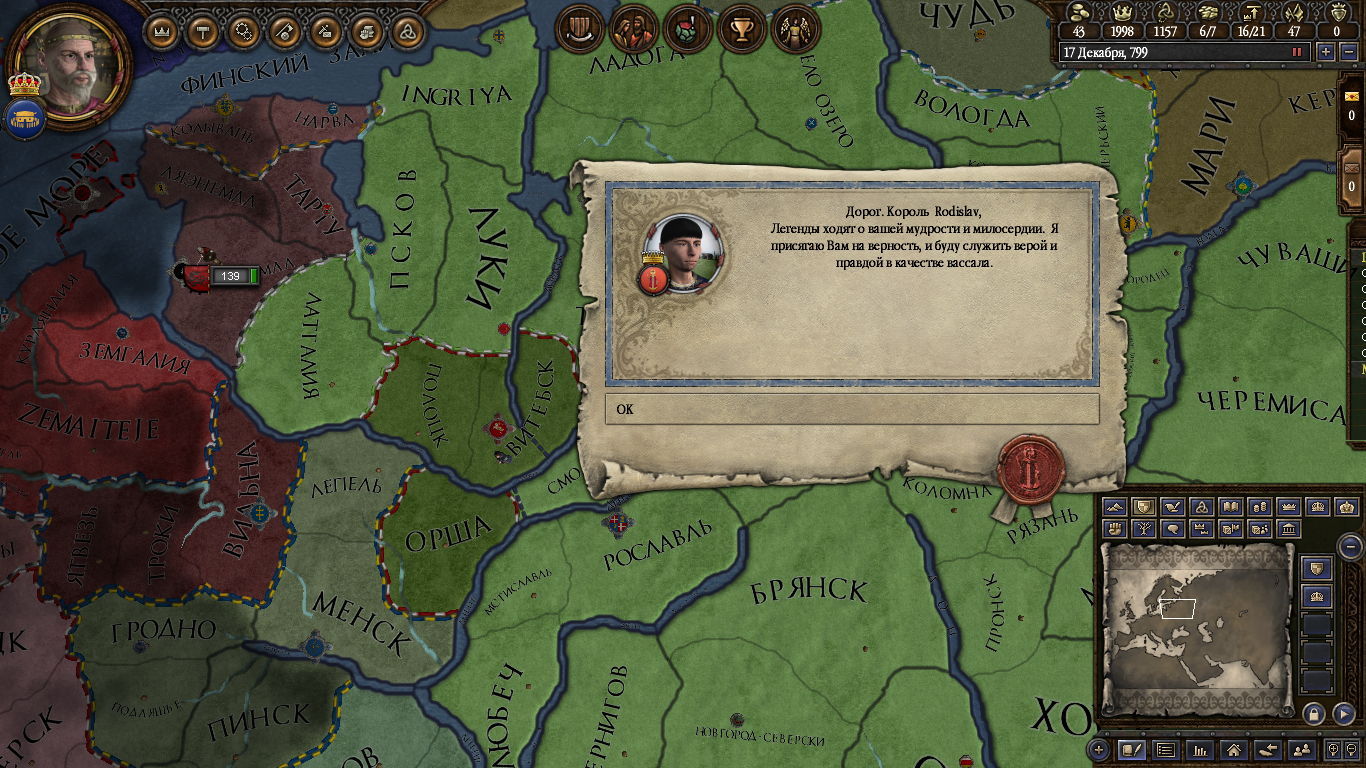The height and width of the screenshot is (768, 1366).
Task: Click the bar chart button under minimap
Action: (x=1200, y=749)
